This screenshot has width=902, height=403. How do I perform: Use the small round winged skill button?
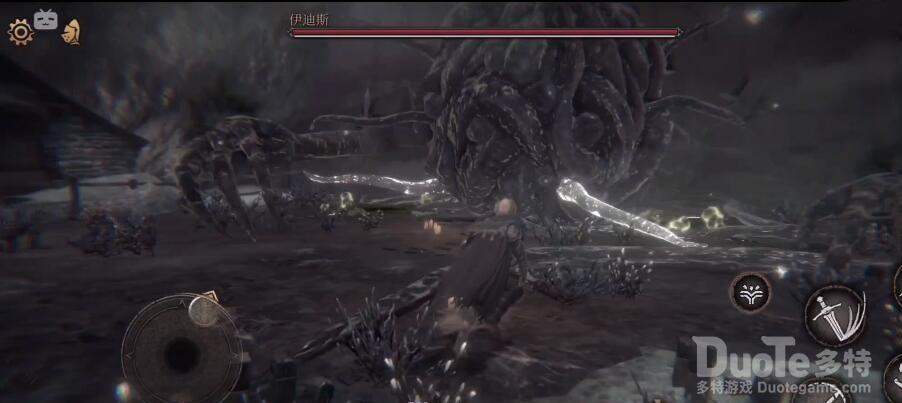[x=750, y=292]
